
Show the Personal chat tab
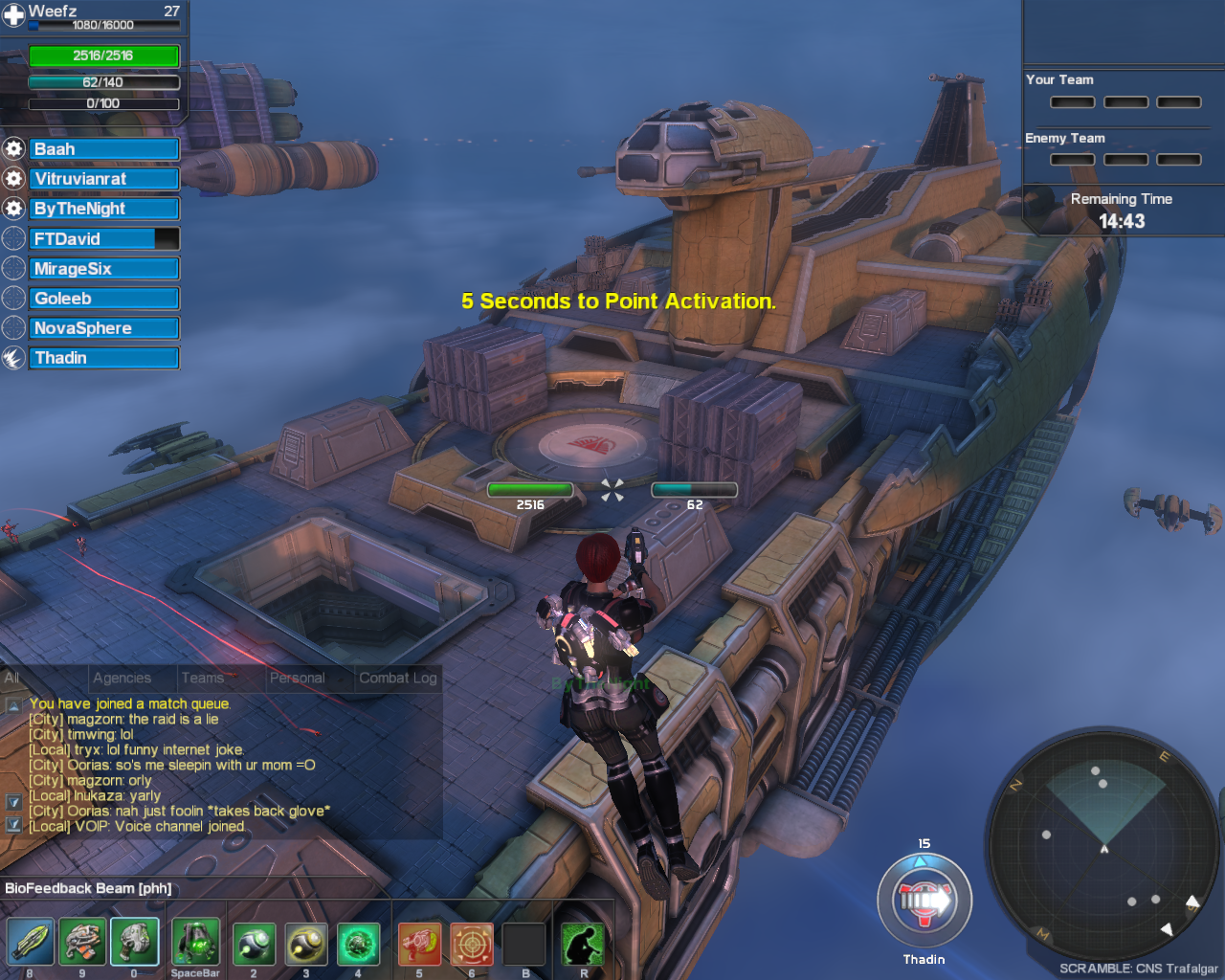pos(297,678)
